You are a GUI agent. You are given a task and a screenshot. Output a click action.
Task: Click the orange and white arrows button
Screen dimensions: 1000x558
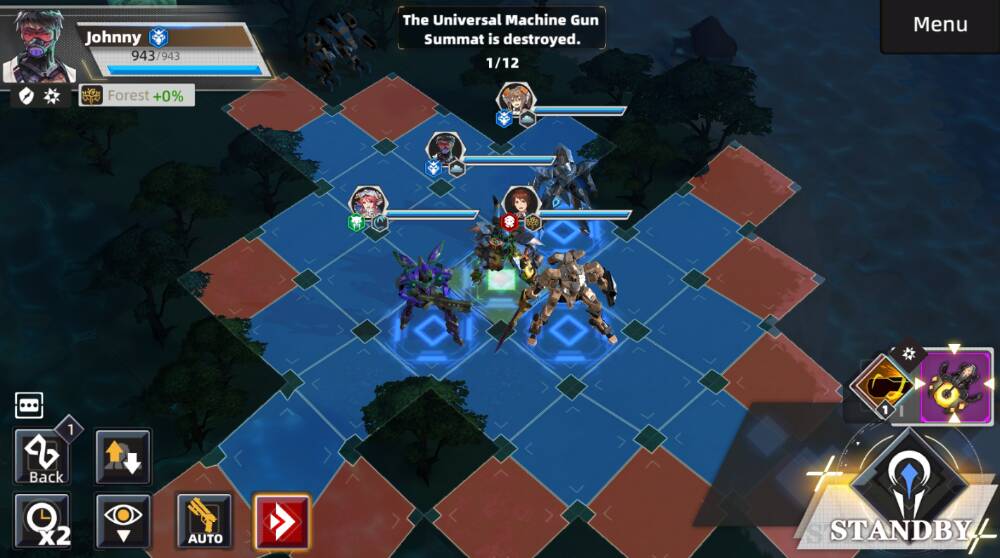tap(124, 457)
